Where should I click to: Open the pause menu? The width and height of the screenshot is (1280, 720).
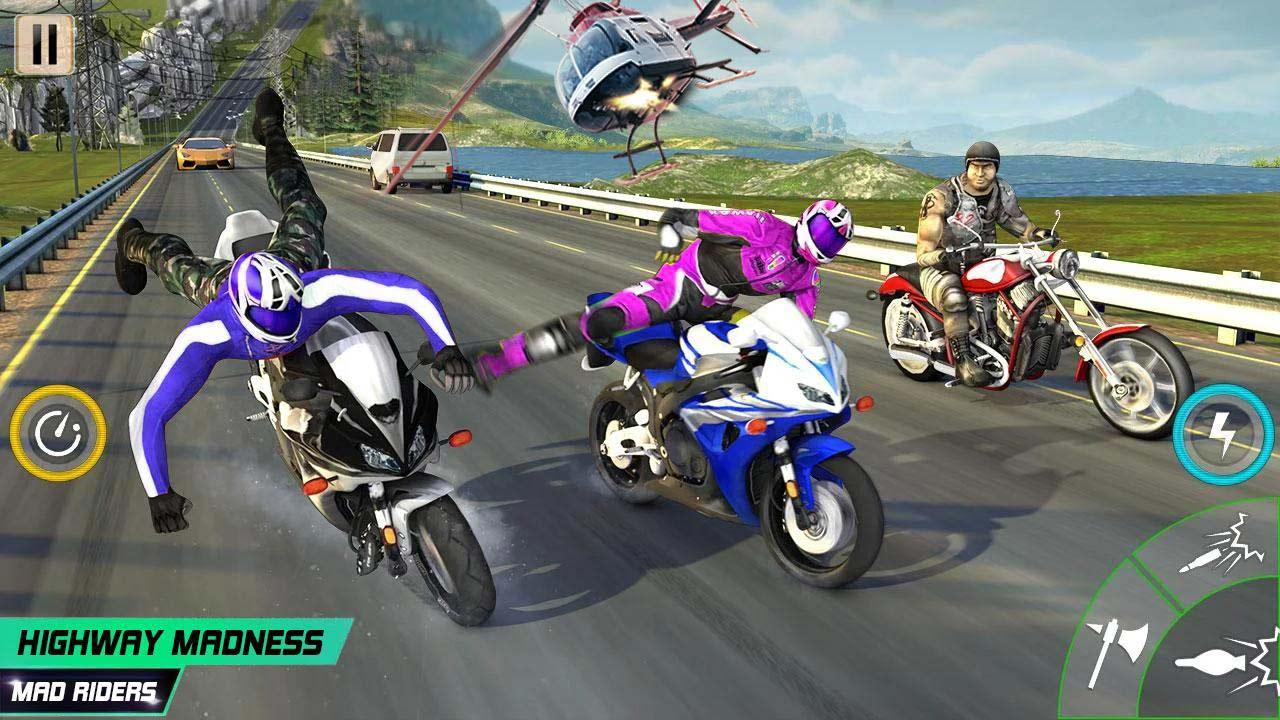pyautogui.click(x=47, y=45)
